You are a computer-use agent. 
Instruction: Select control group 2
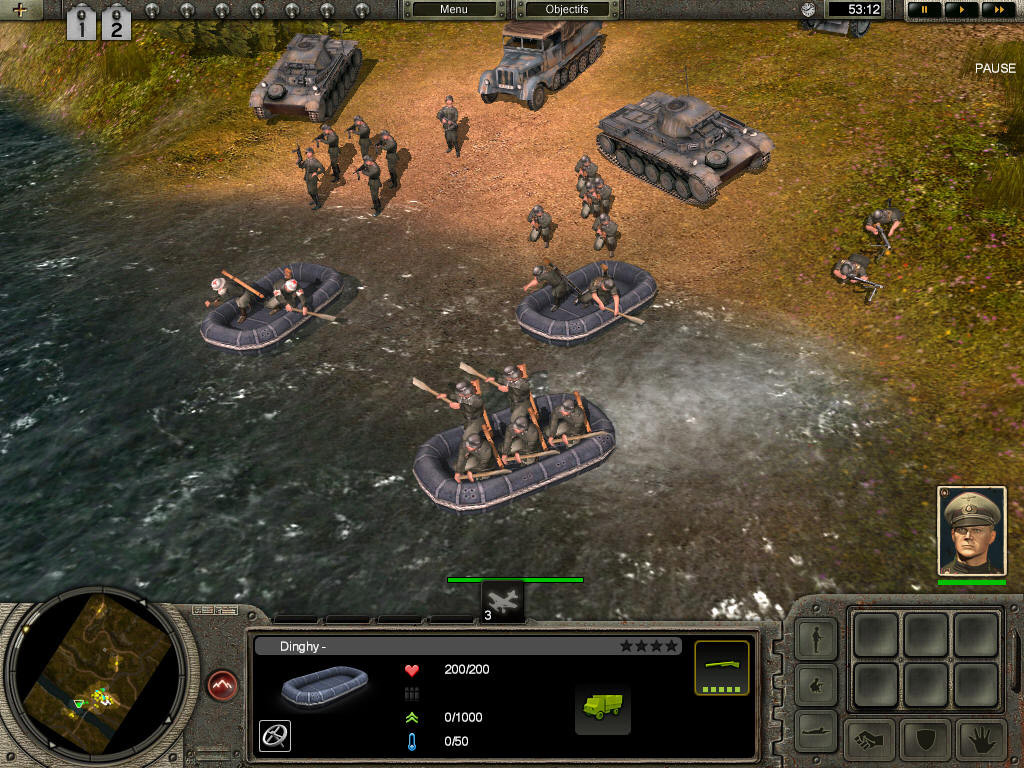pyautogui.click(x=116, y=22)
